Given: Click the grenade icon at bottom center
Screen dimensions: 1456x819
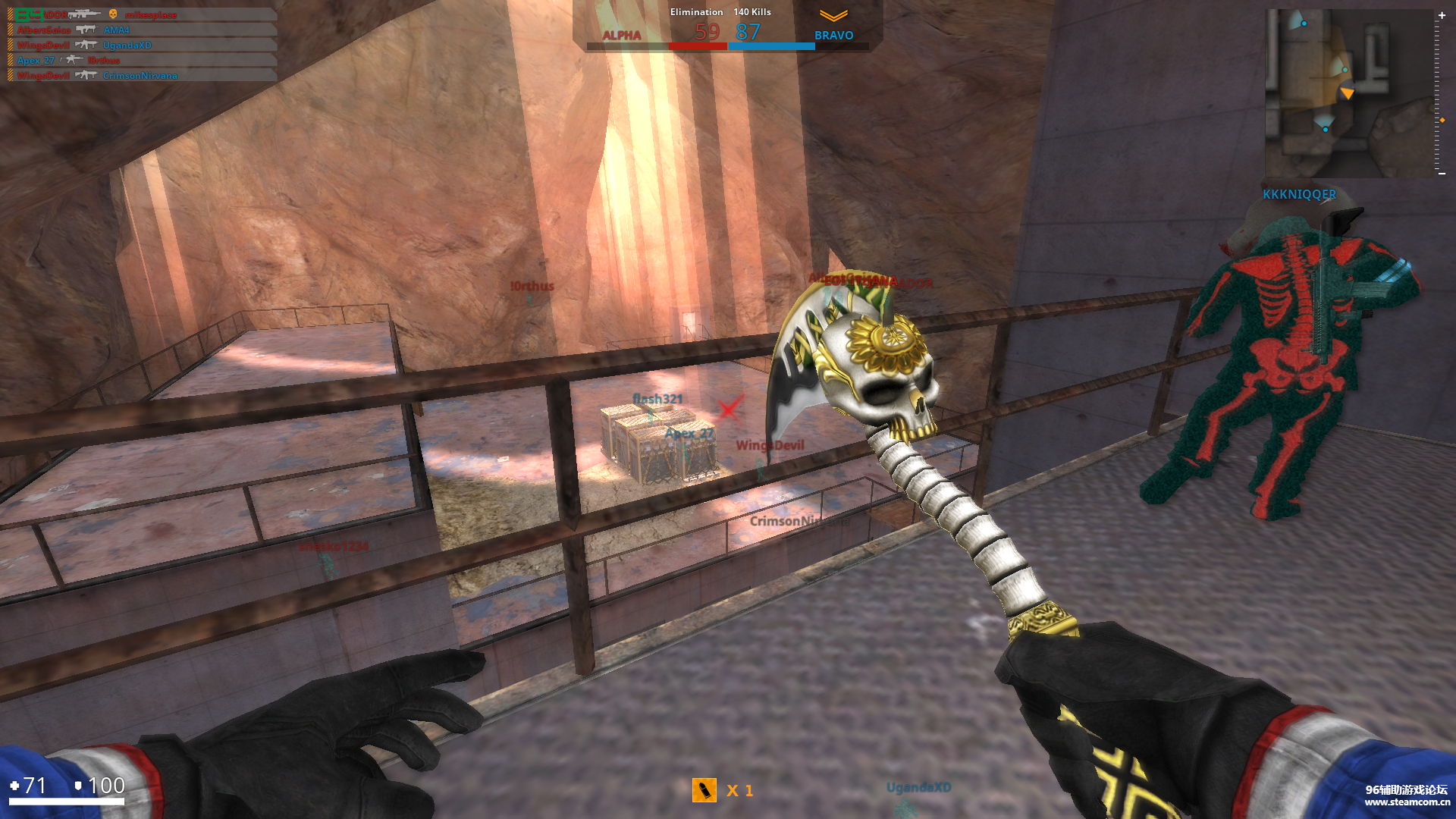Looking at the screenshot, I should tap(705, 790).
